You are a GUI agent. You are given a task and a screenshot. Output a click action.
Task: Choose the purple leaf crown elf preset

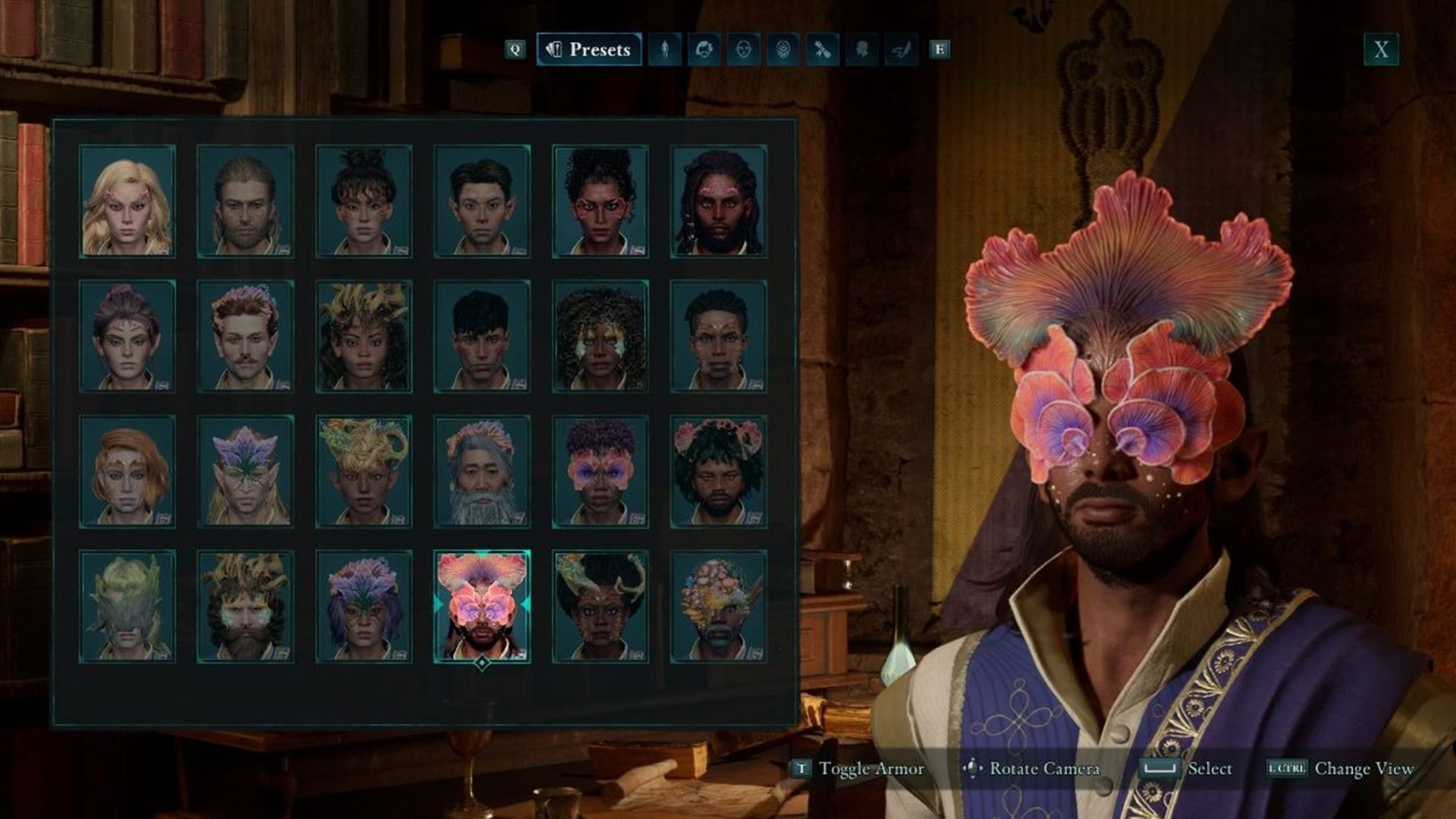click(246, 471)
